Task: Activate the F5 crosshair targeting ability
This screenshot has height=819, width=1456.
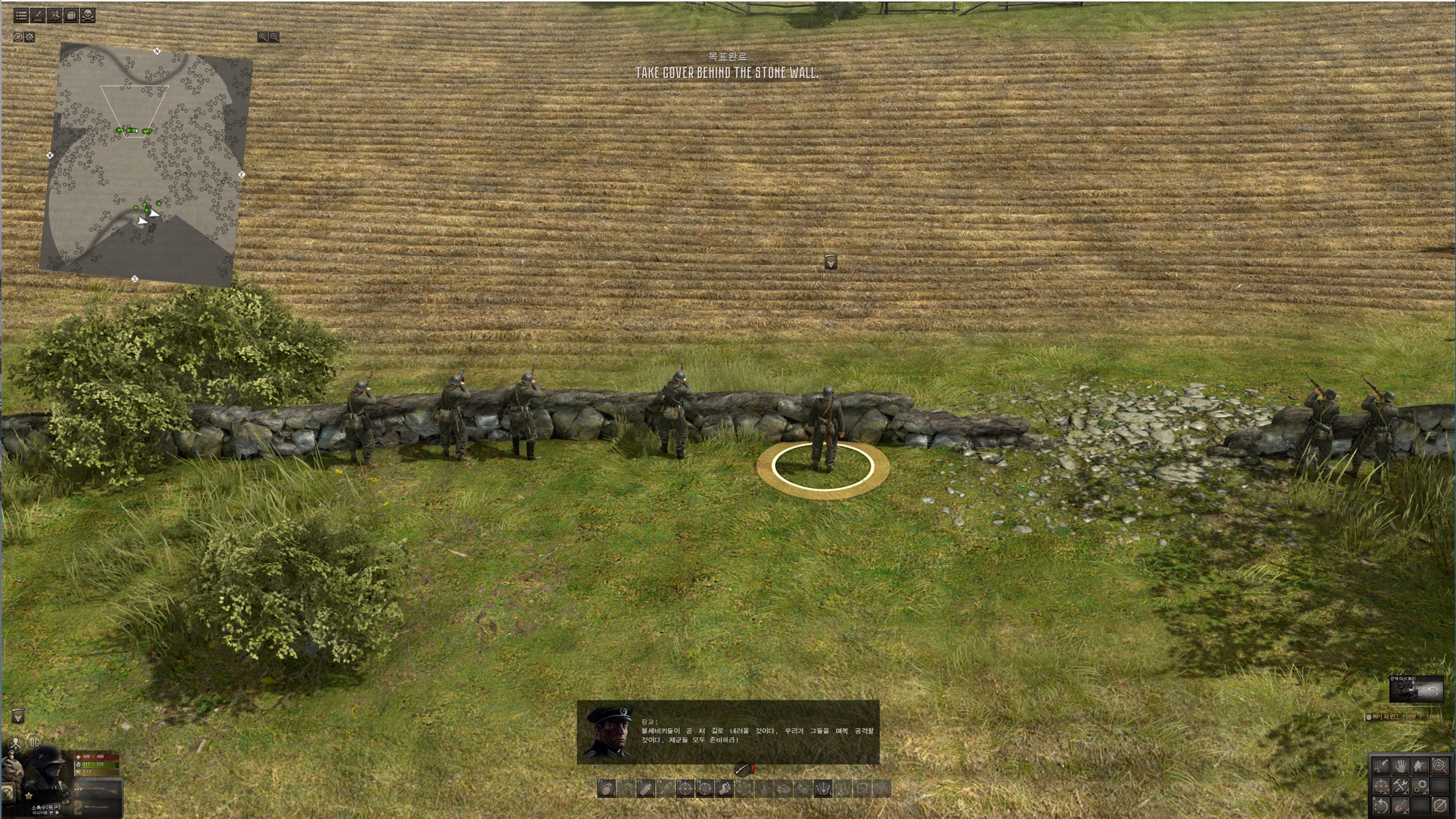Action: click(x=684, y=788)
